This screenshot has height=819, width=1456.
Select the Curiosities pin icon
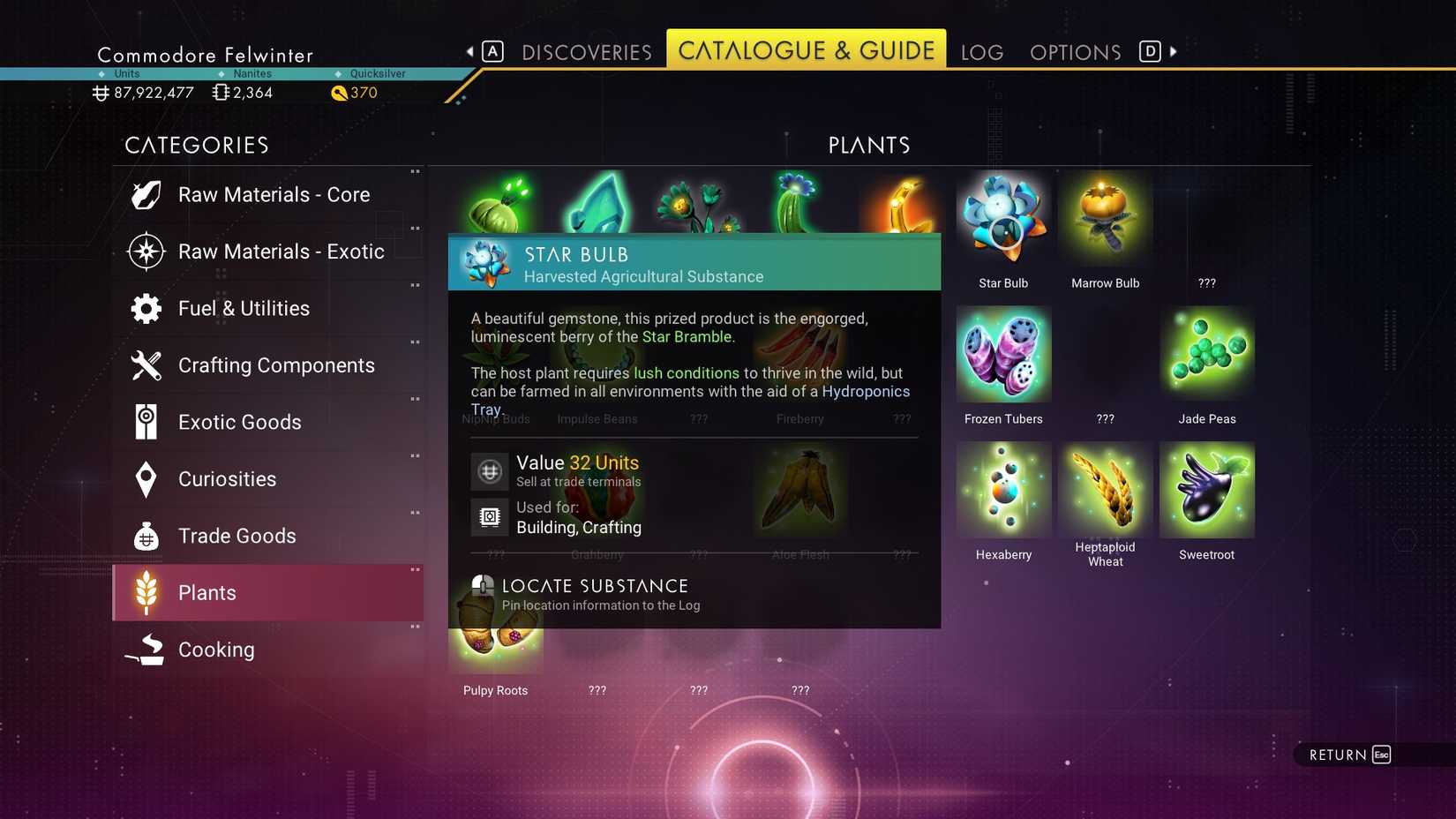coord(146,478)
